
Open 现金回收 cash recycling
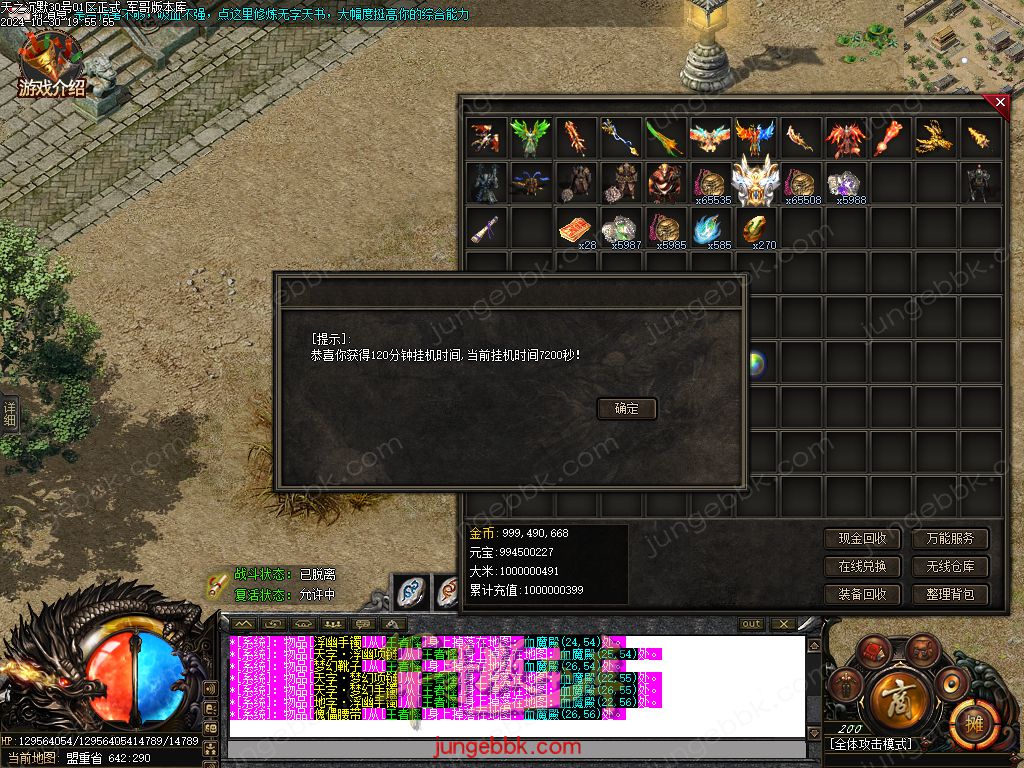(862, 538)
